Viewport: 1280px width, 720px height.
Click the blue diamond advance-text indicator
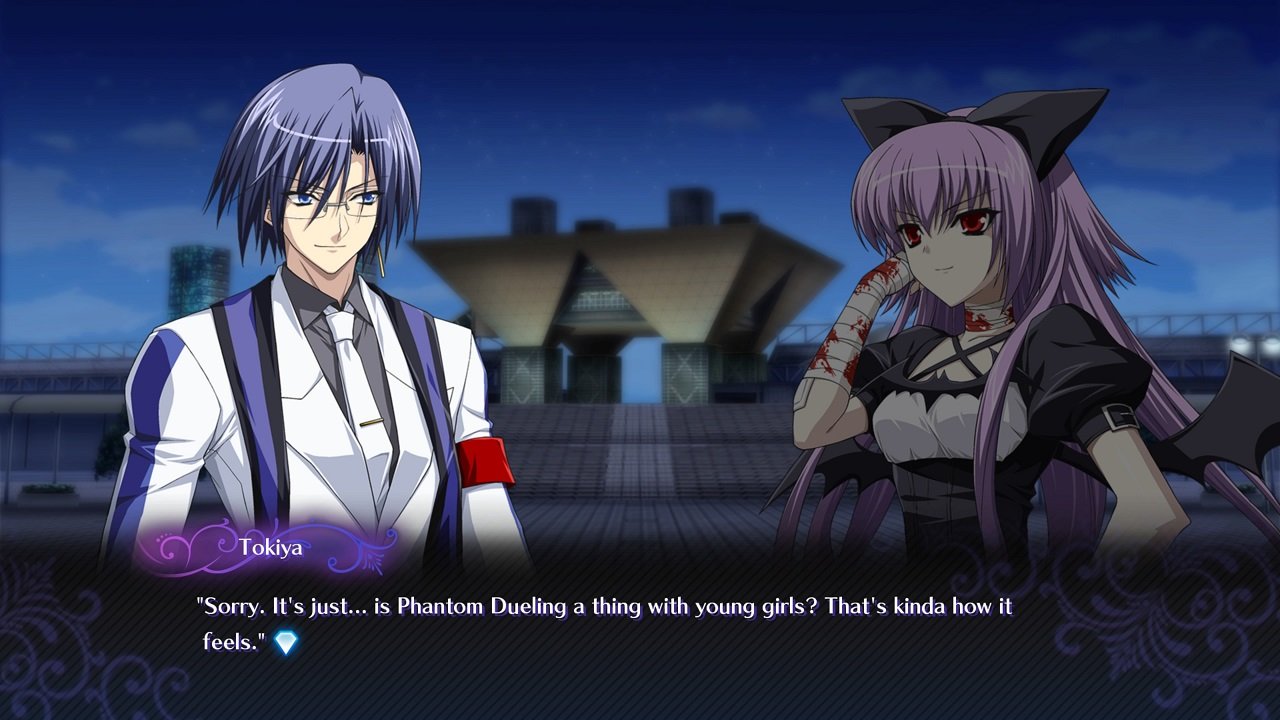click(x=286, y=643)
